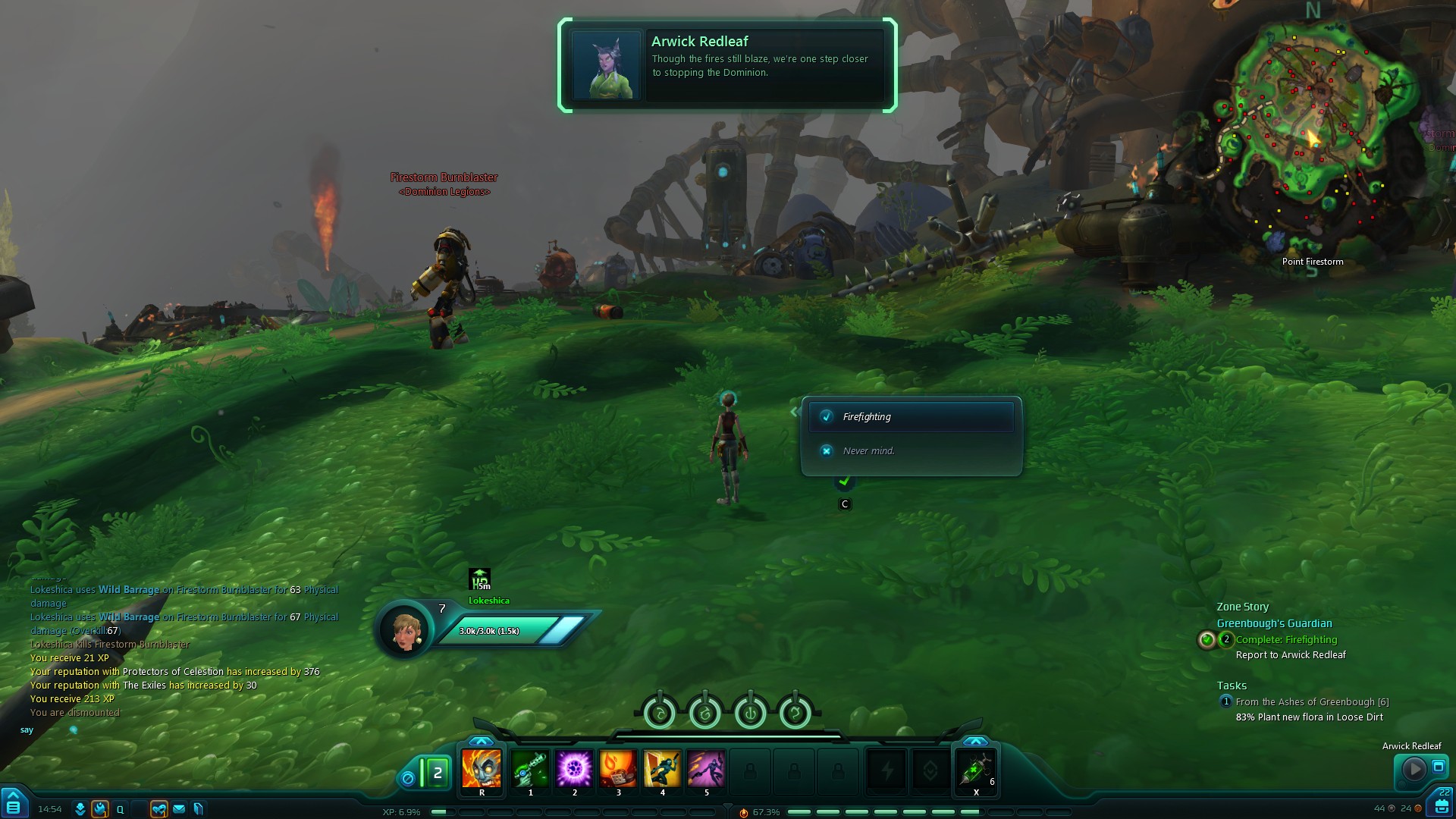Use the green pistol ability in slot 1

(x=530, y=768)
